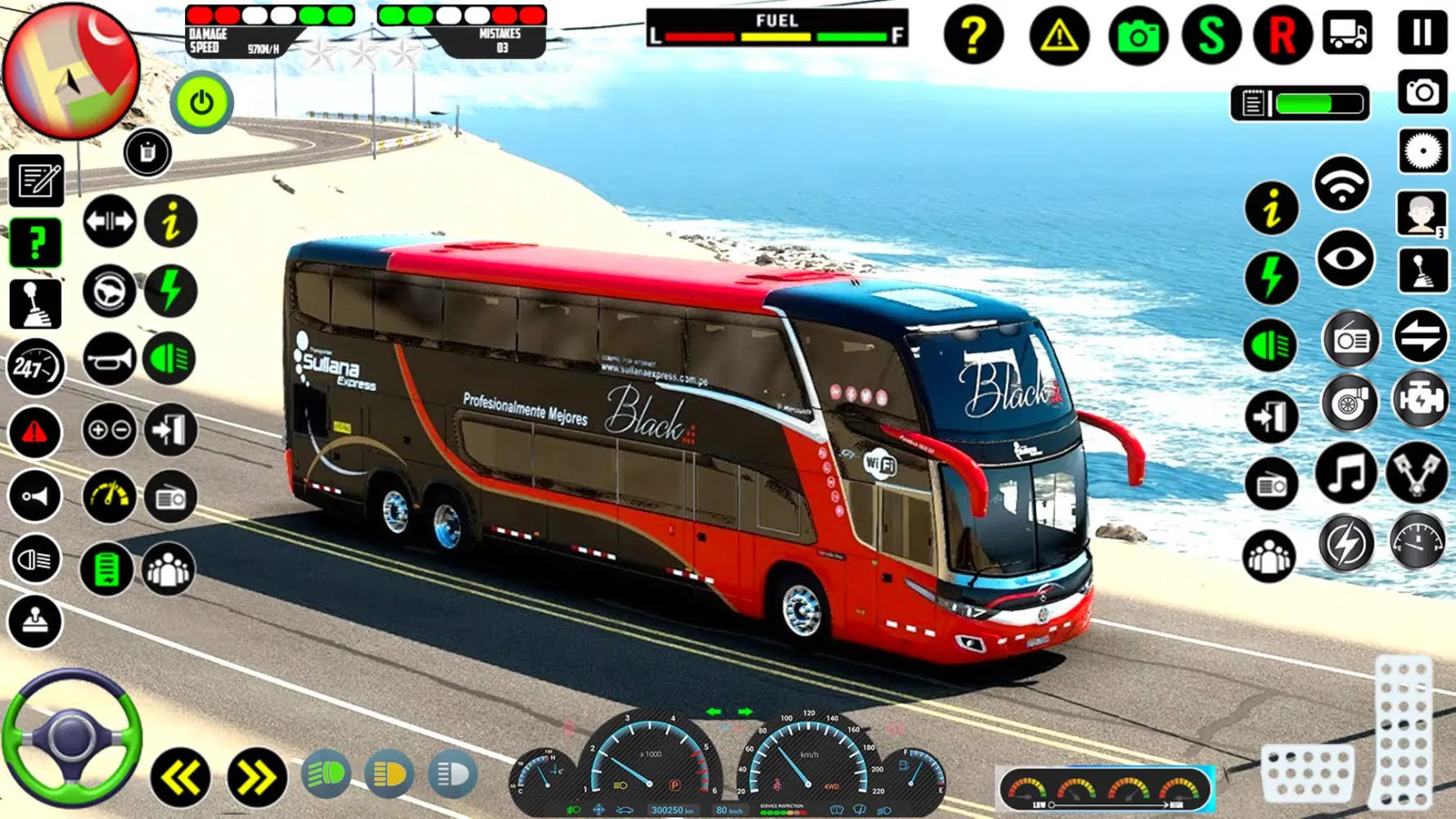
Task: Tap the yellow question mark help icon
Action: click(973, 35)
